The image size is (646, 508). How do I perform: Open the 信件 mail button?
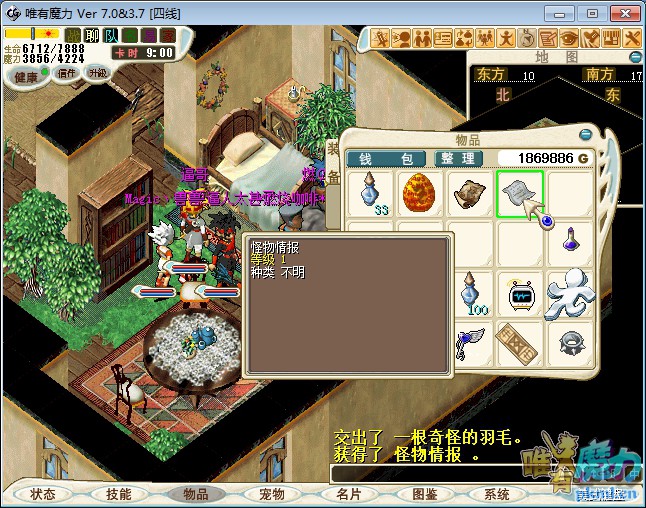point(67,73)
